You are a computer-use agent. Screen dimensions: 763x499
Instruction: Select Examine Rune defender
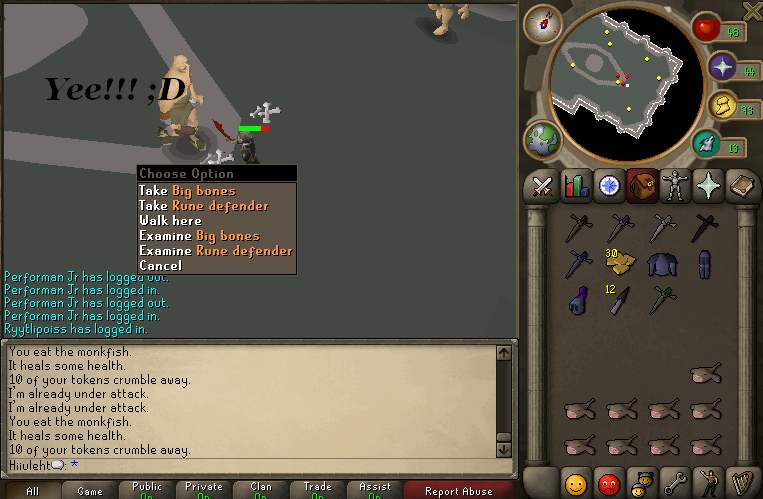(216, 251)
